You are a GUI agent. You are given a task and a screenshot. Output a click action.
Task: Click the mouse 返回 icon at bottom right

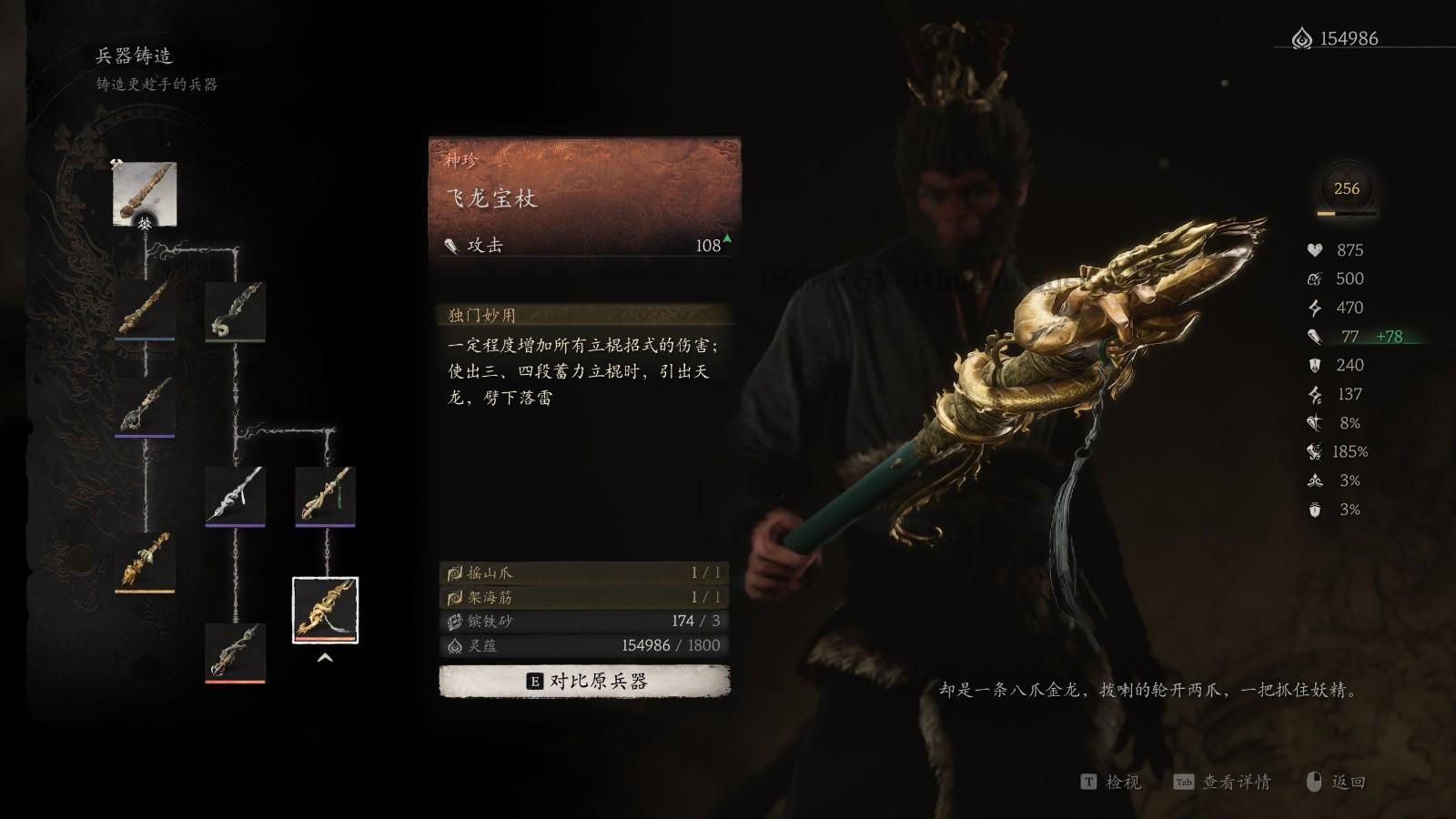click(x=1311, y=780)
